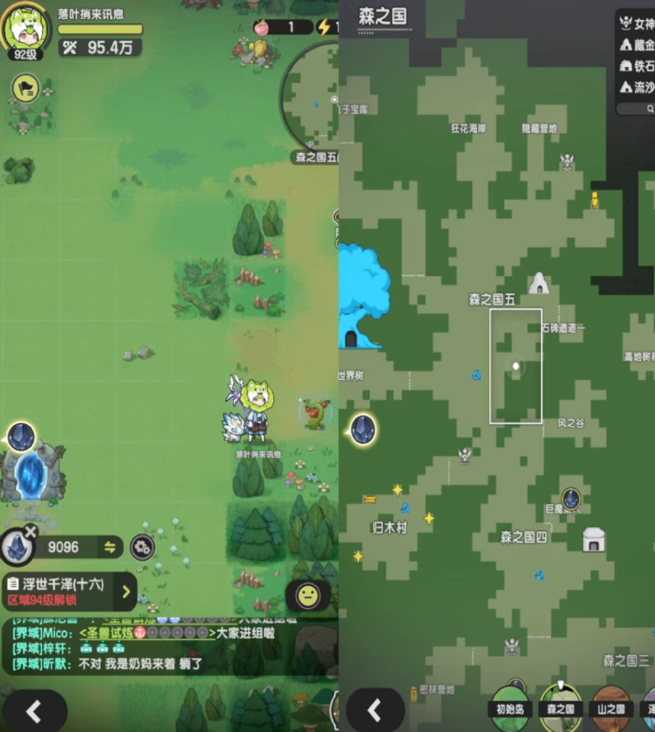655x732 pixels.
Task: Close the map with its back arrow
Action: 375,710
